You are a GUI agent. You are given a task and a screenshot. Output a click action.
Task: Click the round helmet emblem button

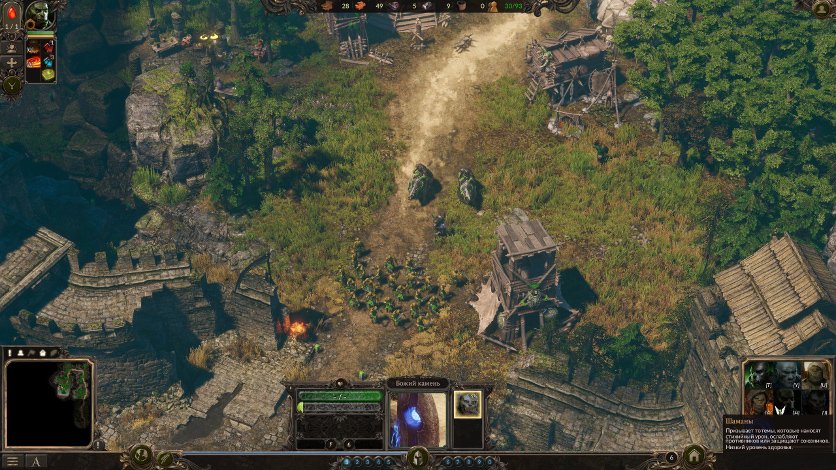coord(417,458)
